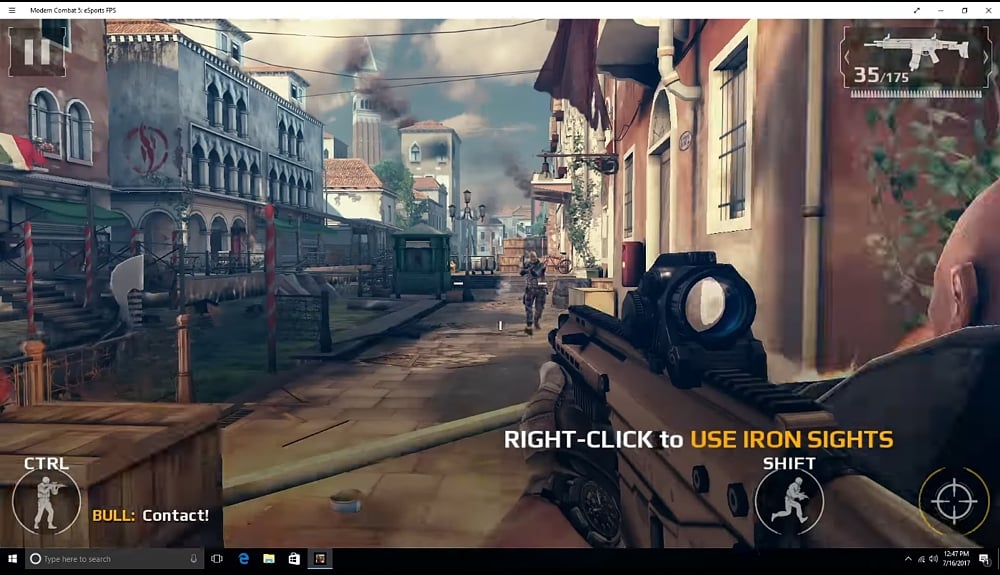
Task: Open the window's hamburger menu
Action: pos(12,10)
